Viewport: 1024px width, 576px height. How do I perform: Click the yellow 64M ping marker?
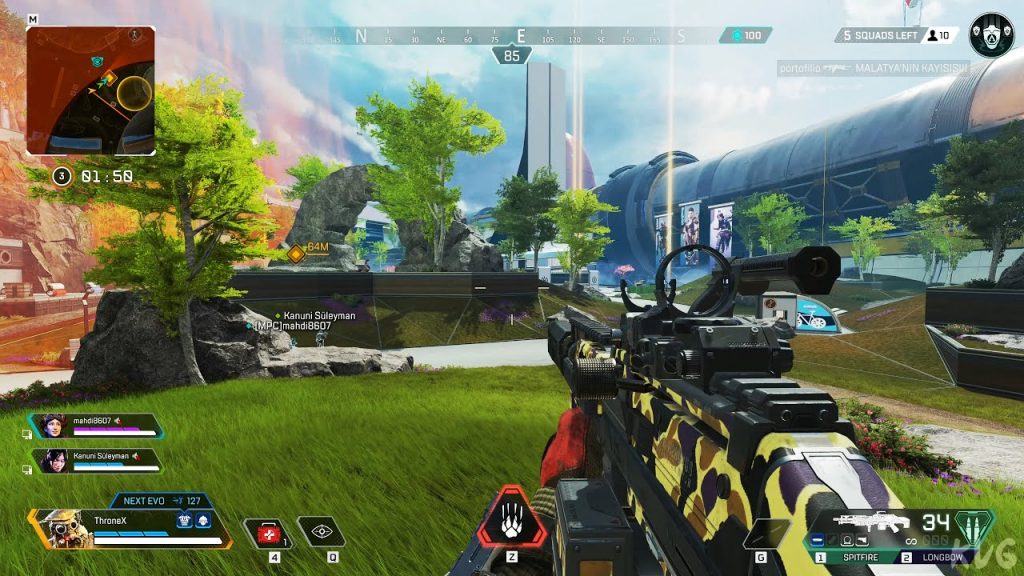click(x=297, y=254)
